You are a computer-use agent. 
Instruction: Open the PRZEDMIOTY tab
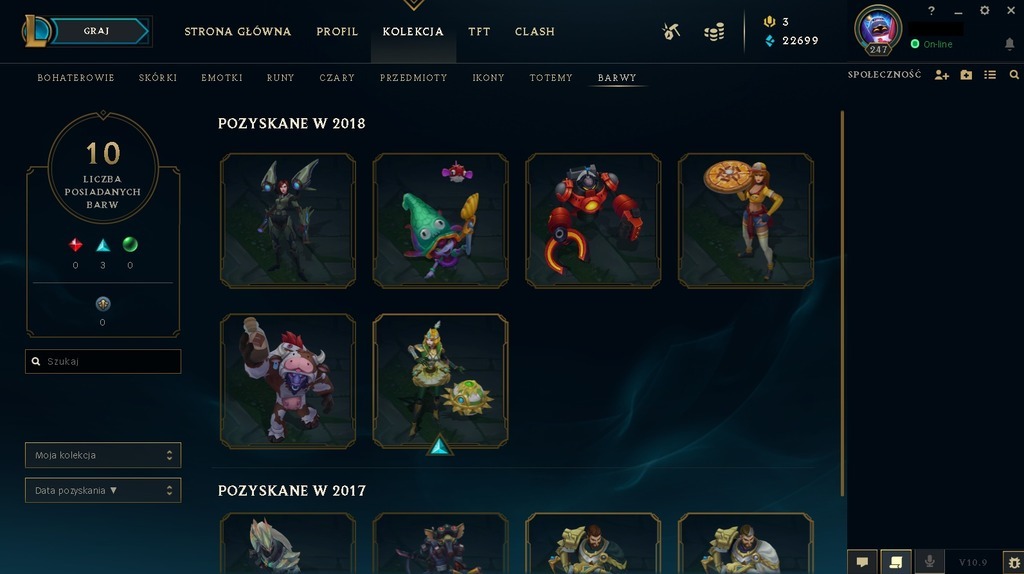pyautogui.click(x=413, y=78)
